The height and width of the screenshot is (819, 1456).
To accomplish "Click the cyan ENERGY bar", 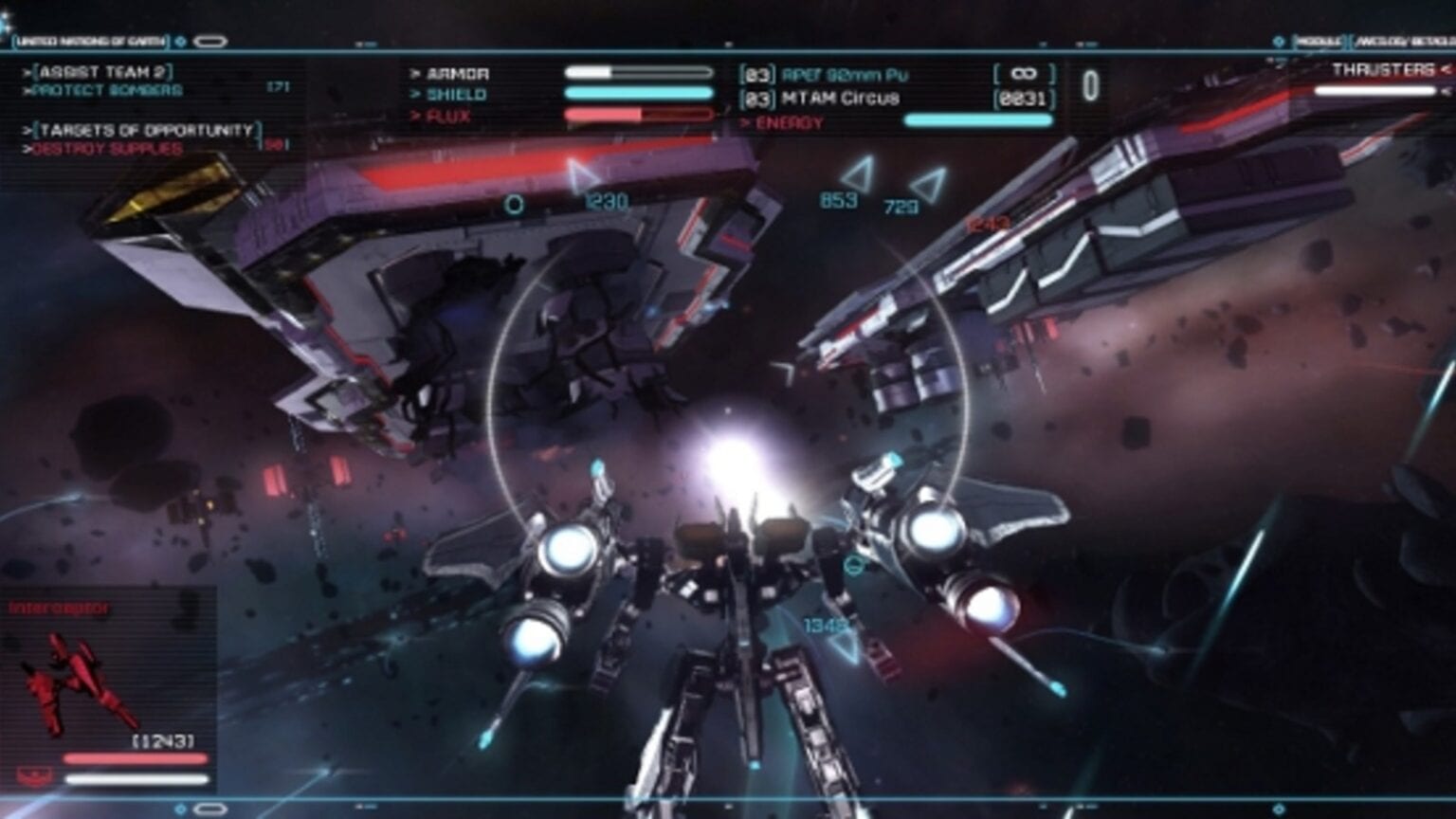I will (978, 119).
